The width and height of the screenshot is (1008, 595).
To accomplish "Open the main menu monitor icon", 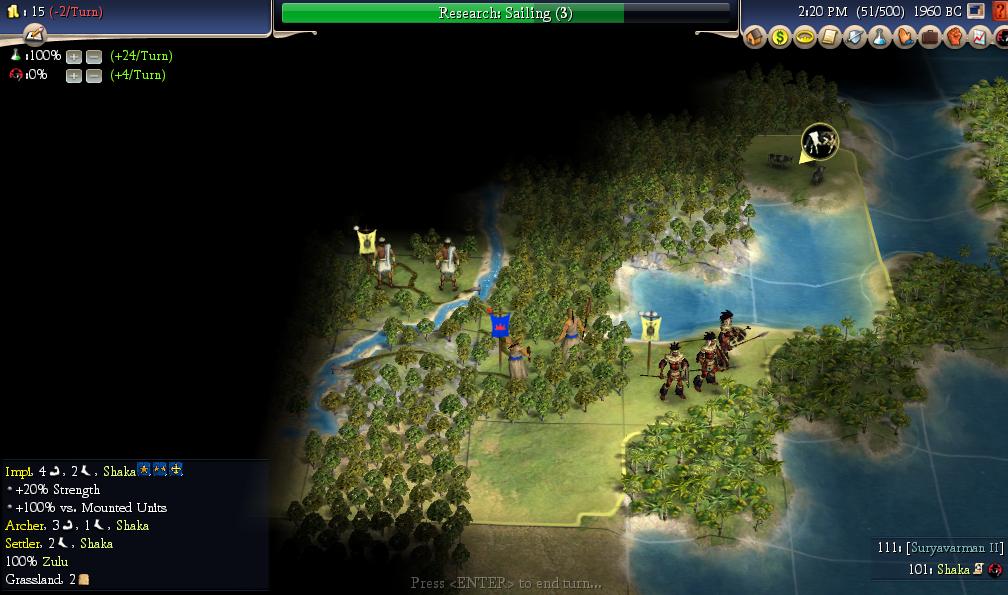I will (975, 12).
